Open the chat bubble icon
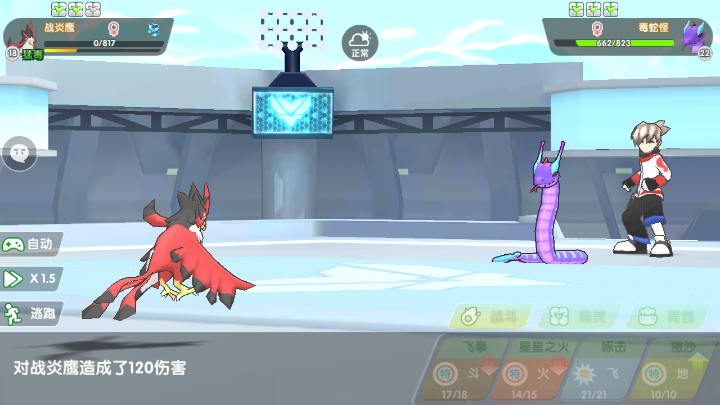 pos(19,153)
